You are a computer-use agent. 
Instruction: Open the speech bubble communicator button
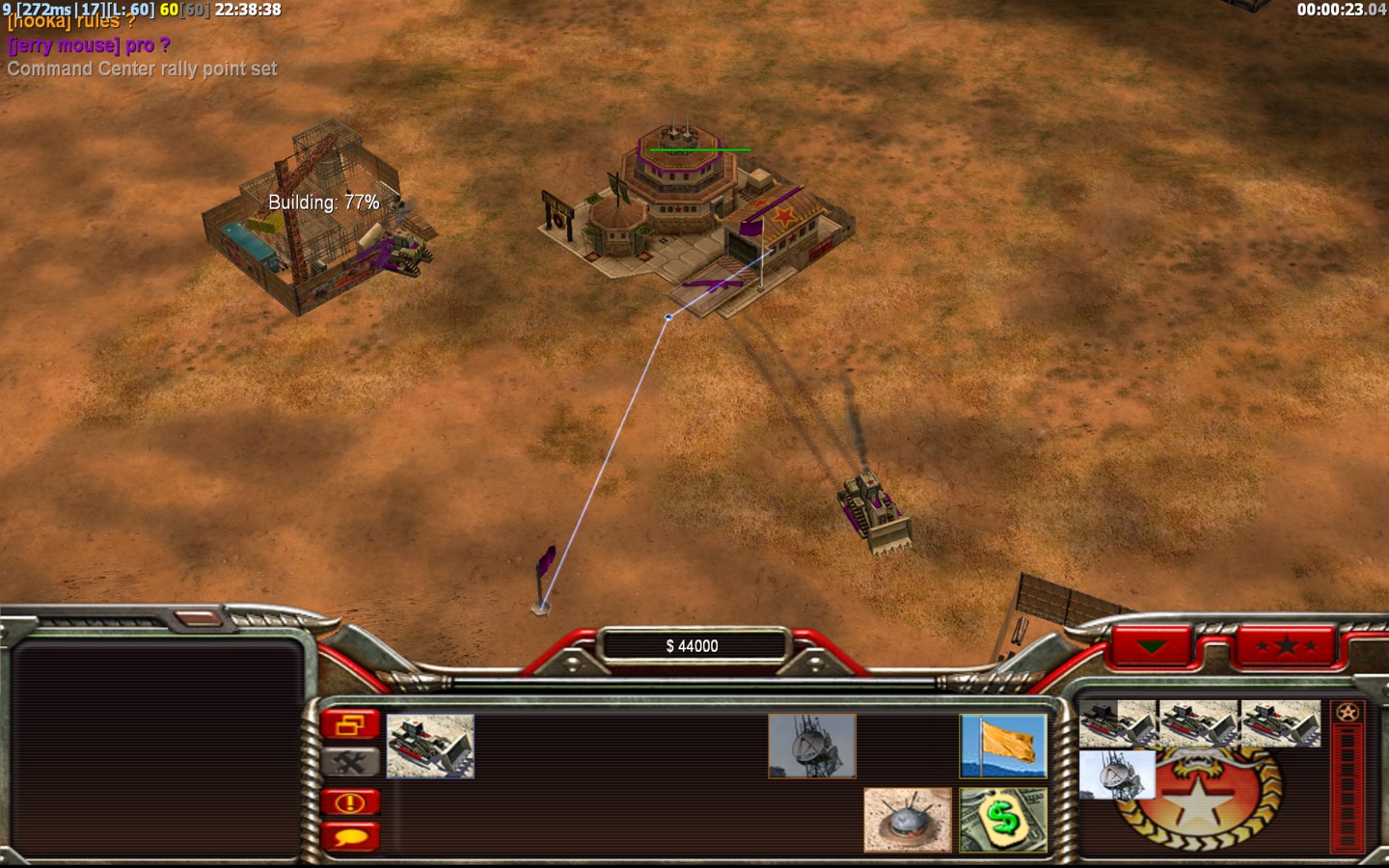point(350,836)
